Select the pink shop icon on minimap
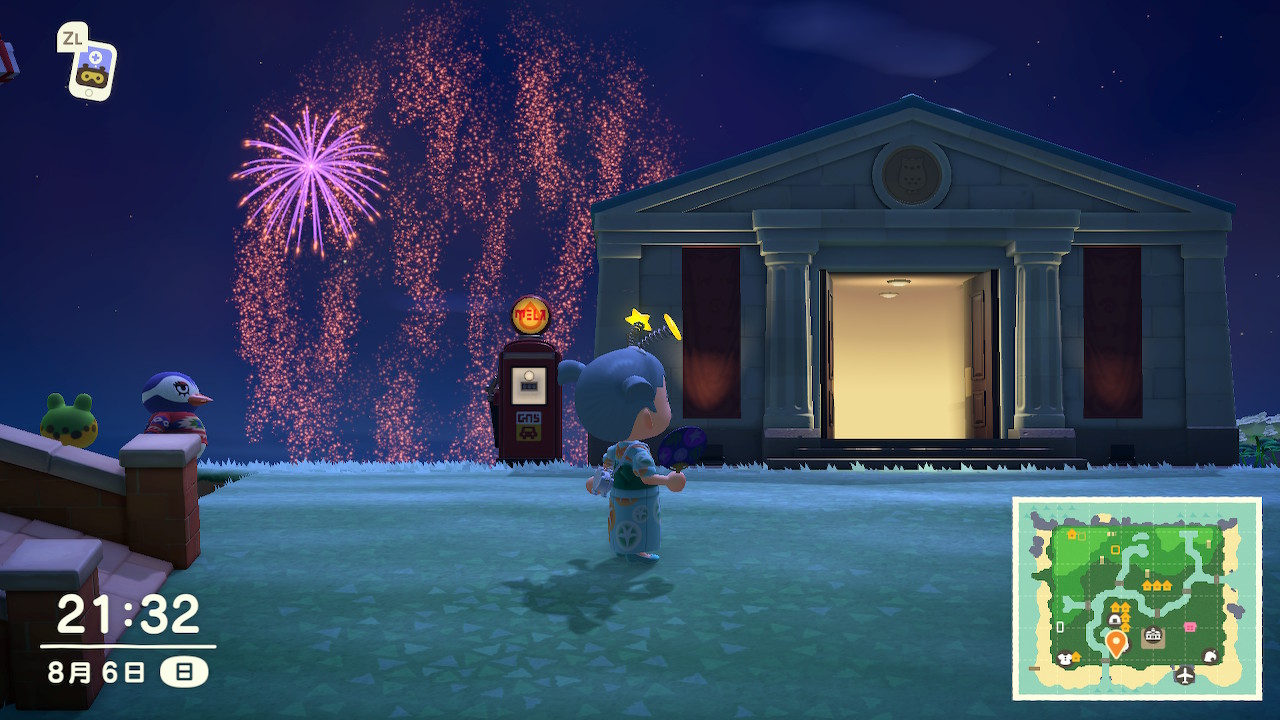 pos(1190,627)
